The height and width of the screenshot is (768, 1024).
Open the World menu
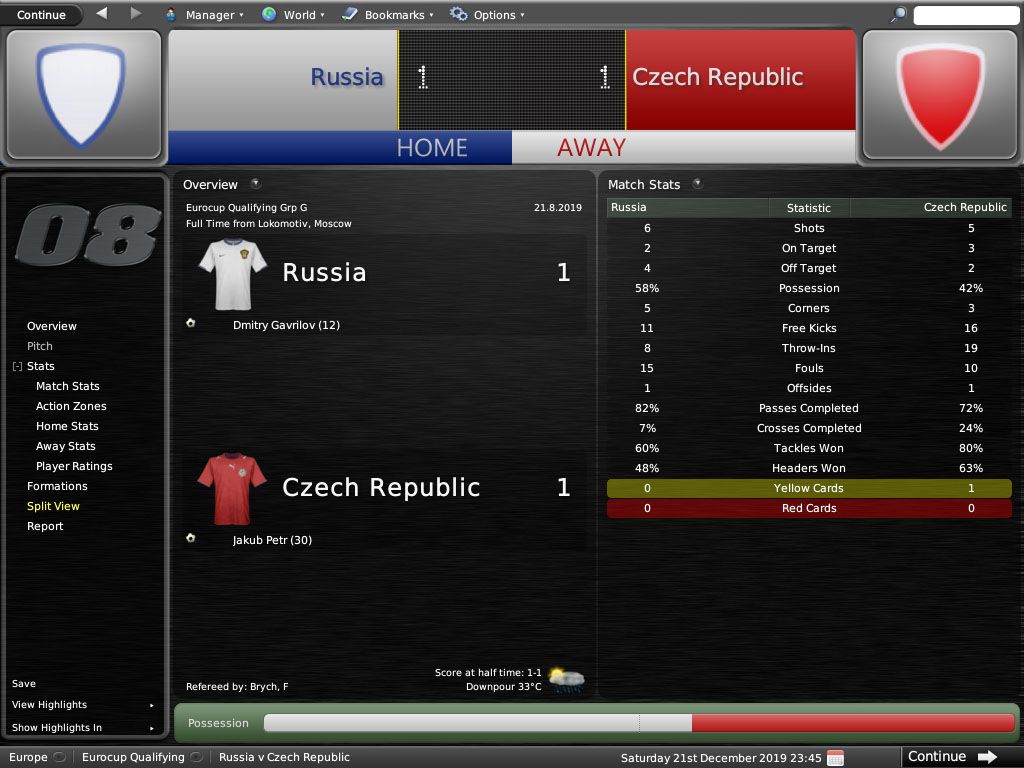[293, 15]
